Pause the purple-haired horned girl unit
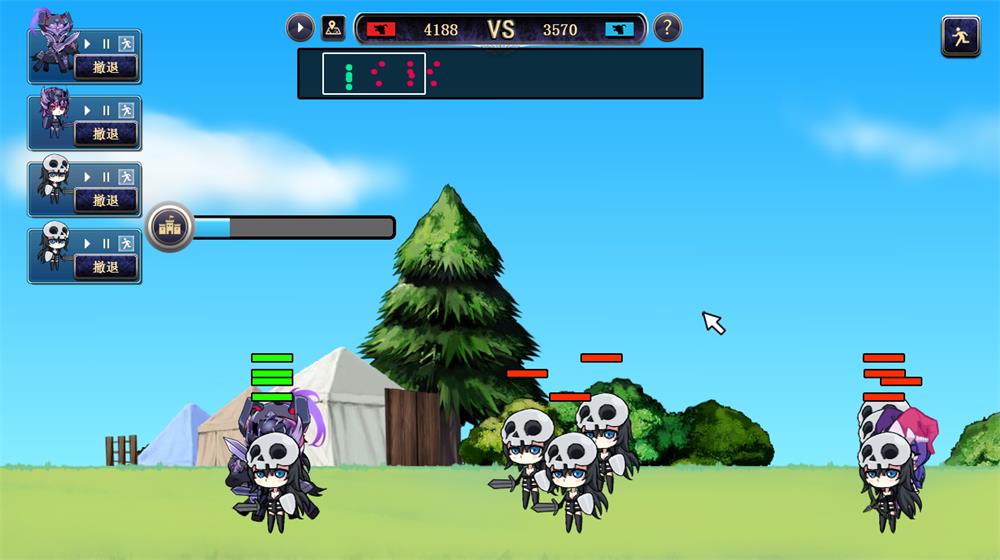The image size is (1000, 560). [x=106, y=111]
